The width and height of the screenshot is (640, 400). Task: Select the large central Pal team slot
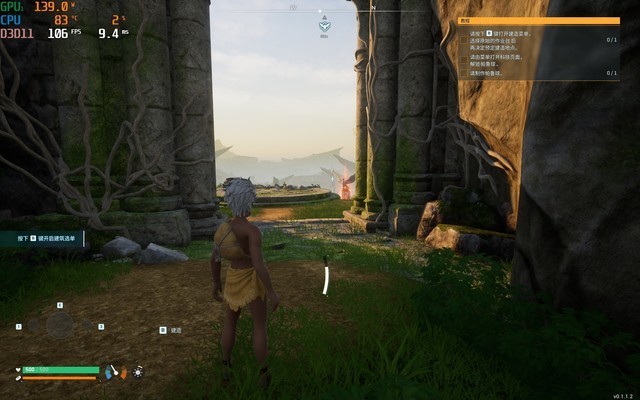(60, 326)
